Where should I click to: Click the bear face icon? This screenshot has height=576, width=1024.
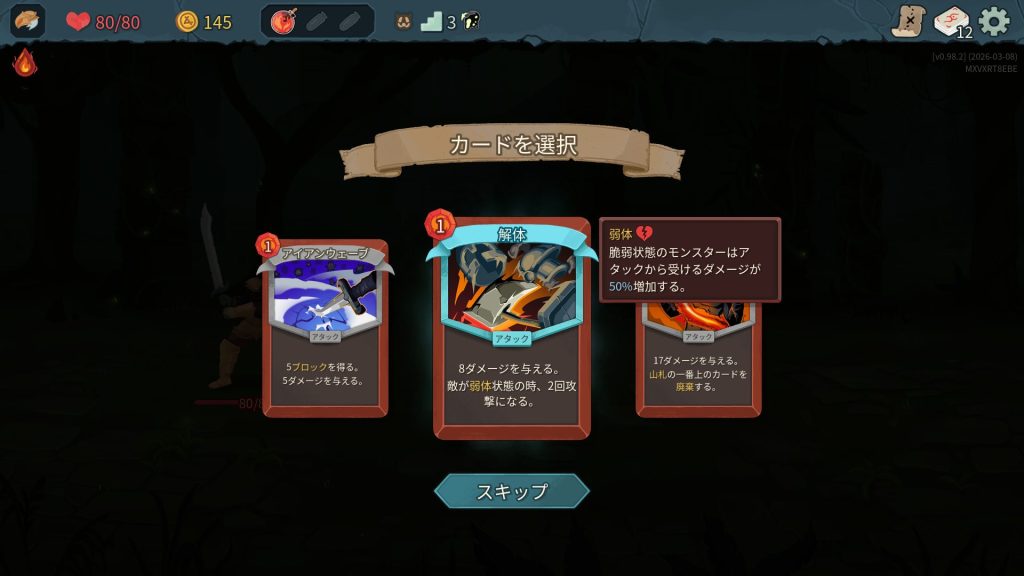(403, 21)
